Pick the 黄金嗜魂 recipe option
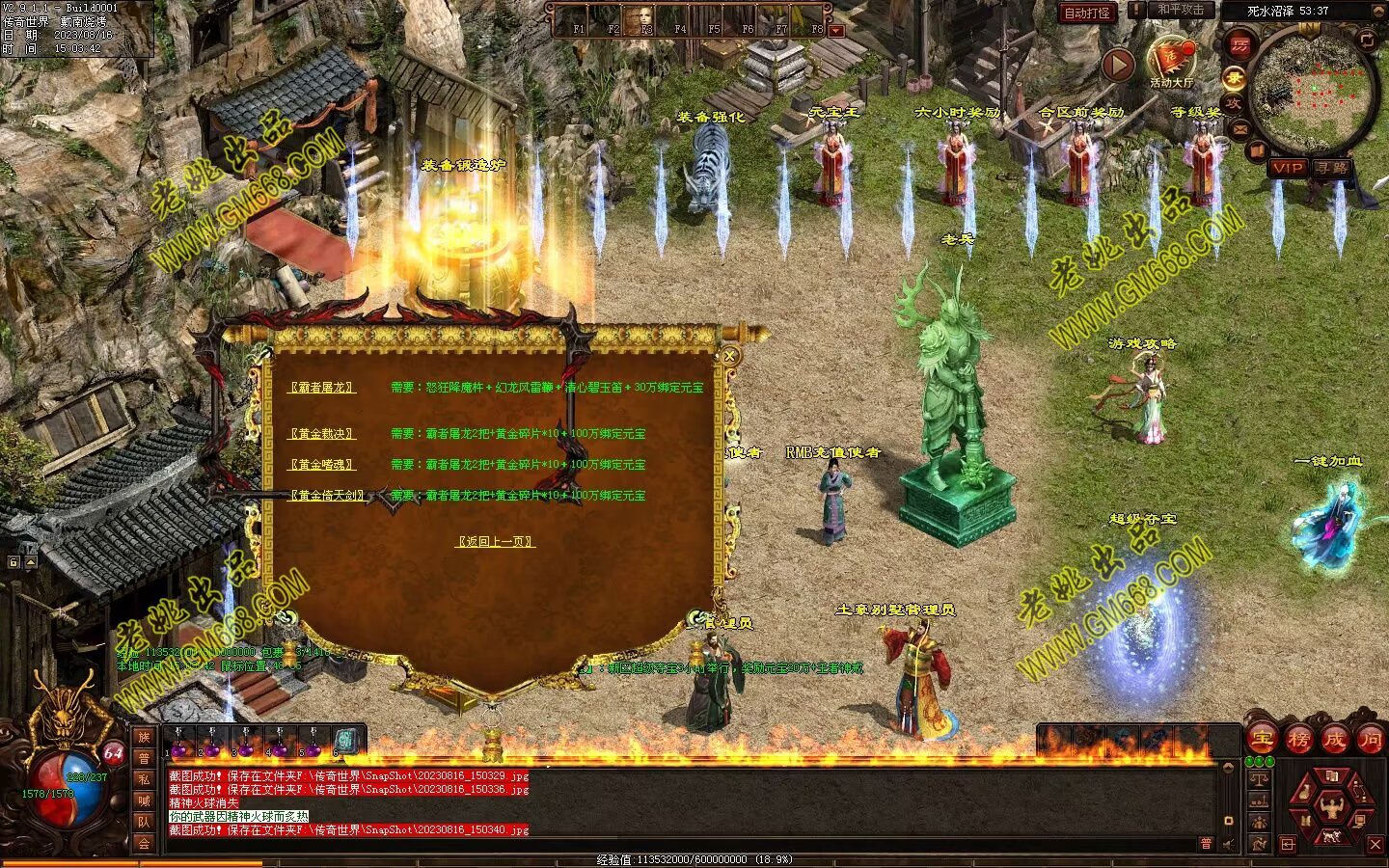This screenshot has width=1389, height=868. coord(322,465)
